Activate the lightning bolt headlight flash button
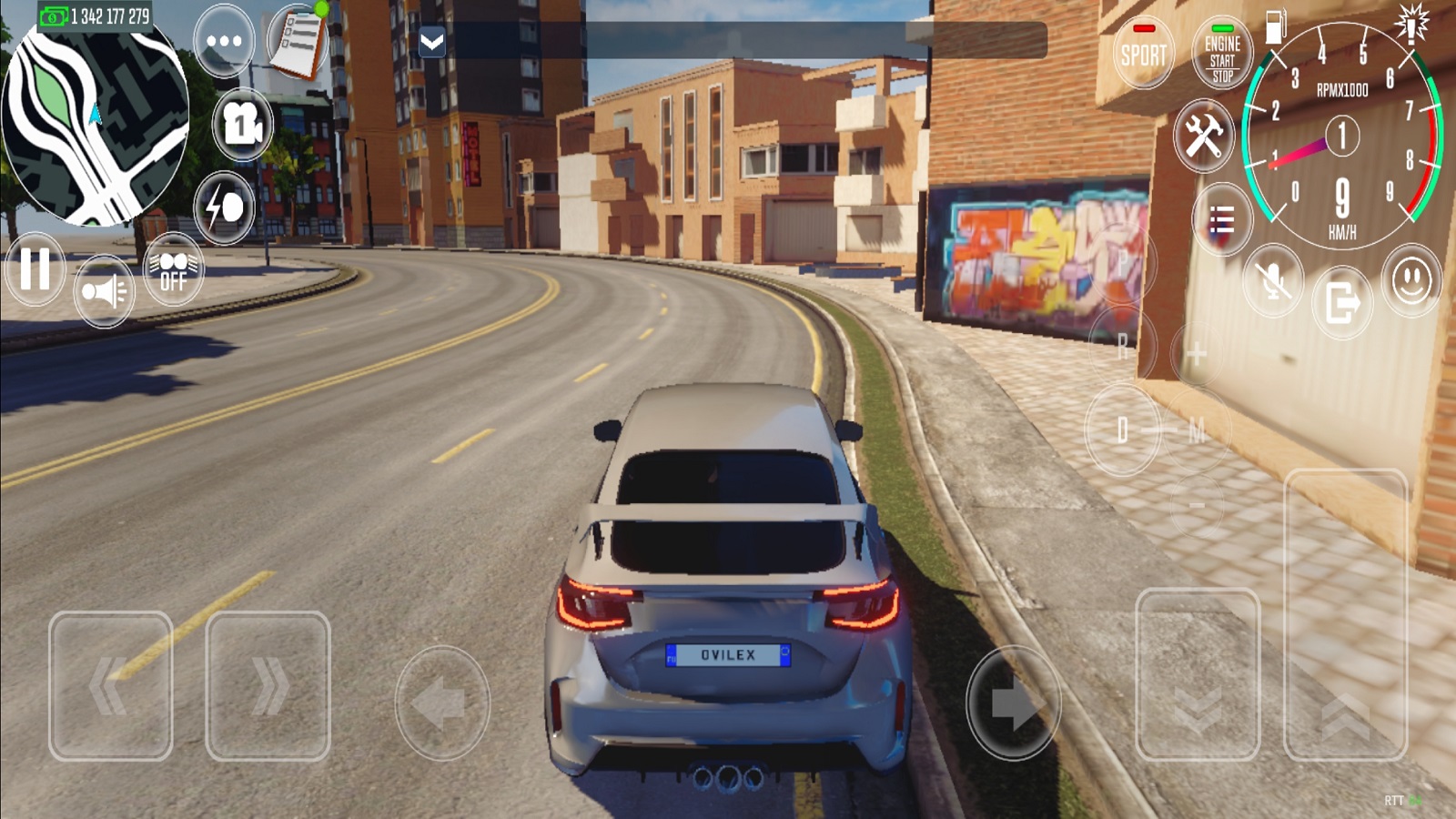 tap(224, 207)
